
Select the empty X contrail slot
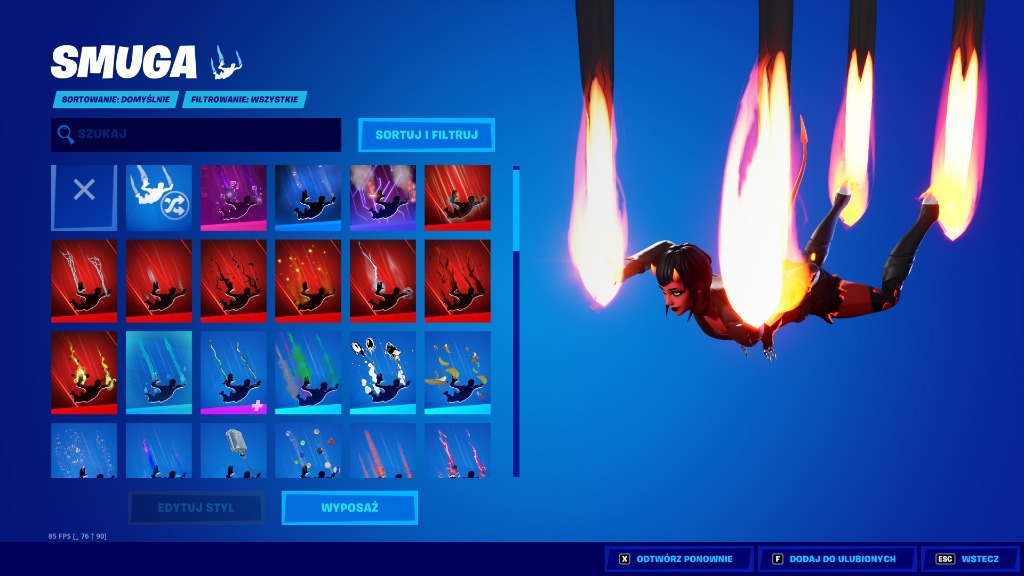[x=84, y=197]
